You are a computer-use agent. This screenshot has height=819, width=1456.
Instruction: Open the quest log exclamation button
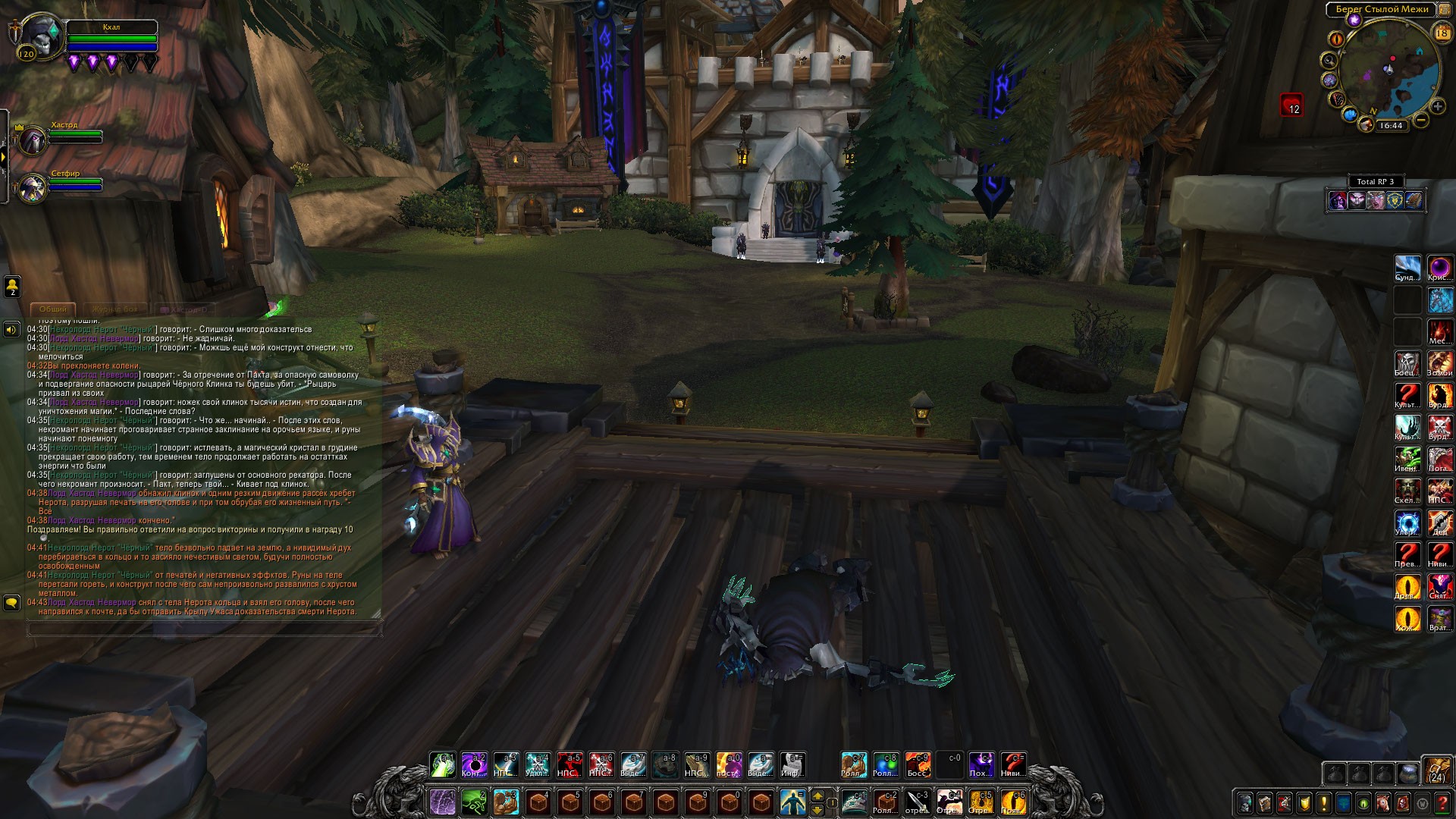click(1324, 802)
